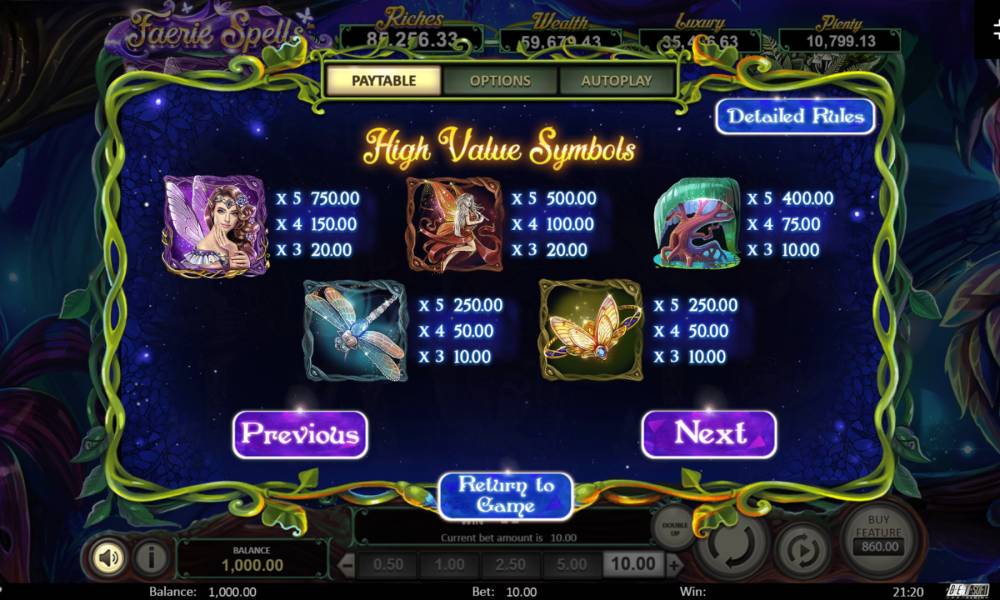Open the info button
The height and width of the screenshot is (600, 1000).
pyautogui.click(x=150, y=556)
